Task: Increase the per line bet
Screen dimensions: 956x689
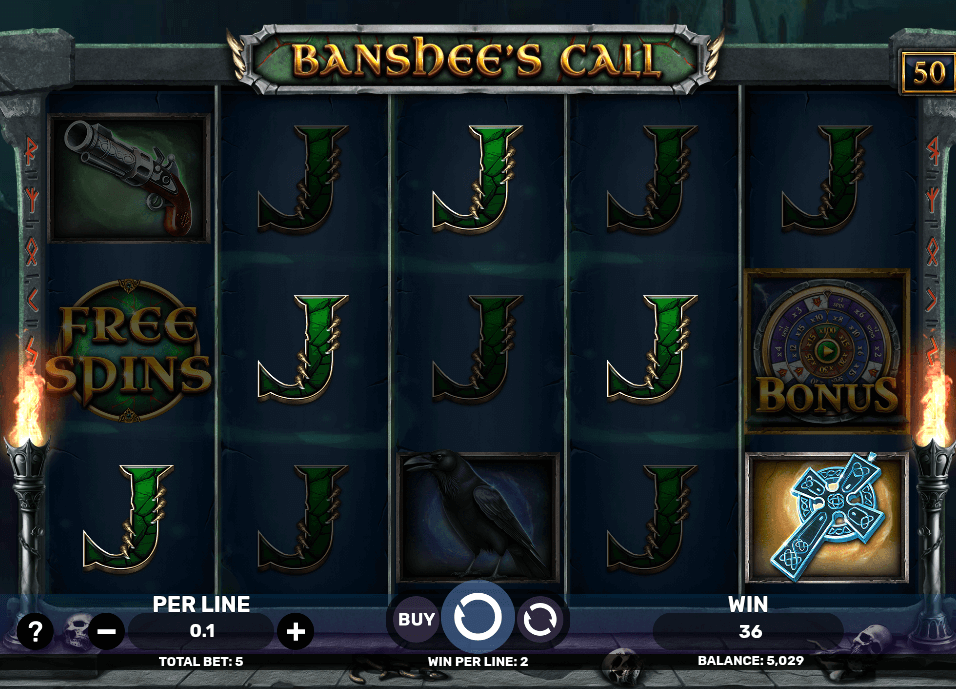Action: coord(296,631)
